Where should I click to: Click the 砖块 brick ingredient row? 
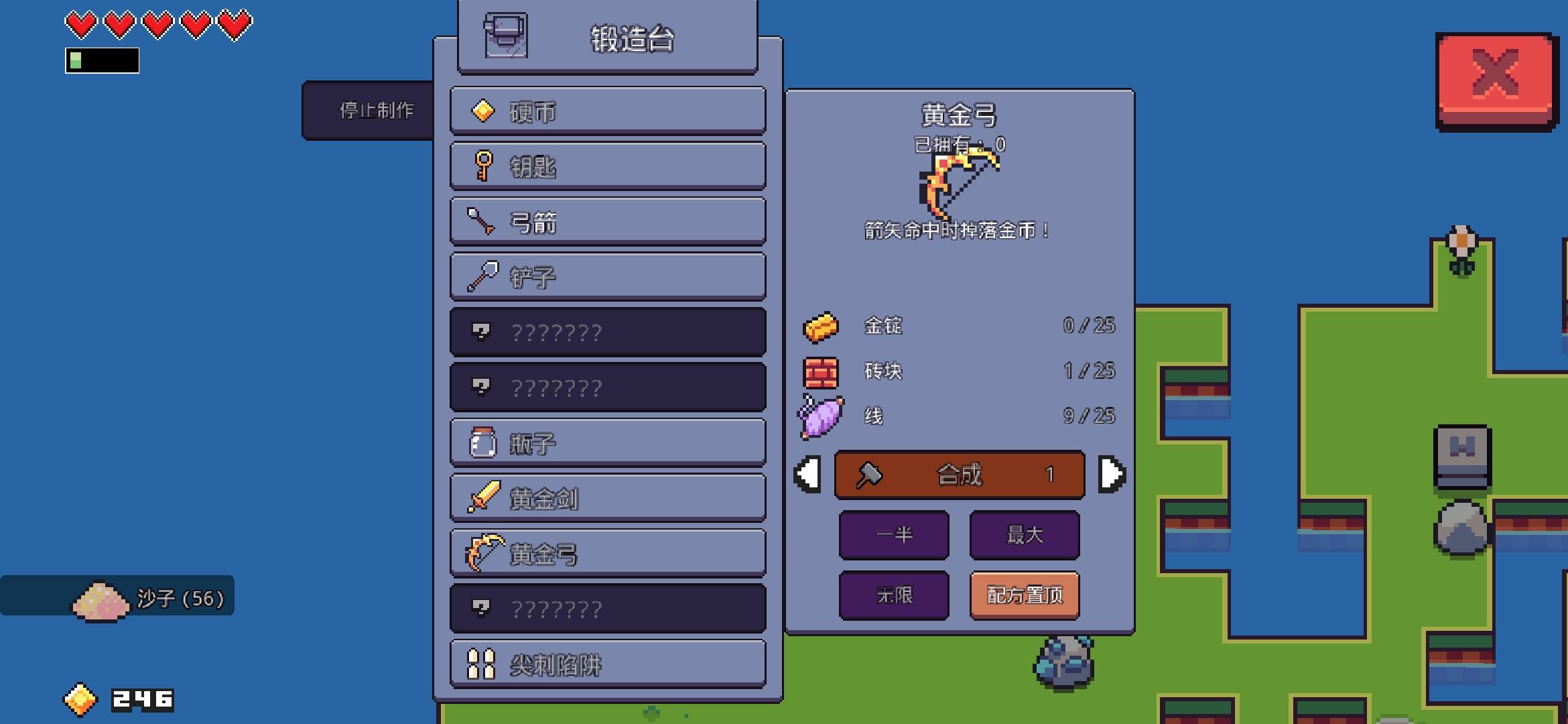pyautogui.click(x=938, y=371)
